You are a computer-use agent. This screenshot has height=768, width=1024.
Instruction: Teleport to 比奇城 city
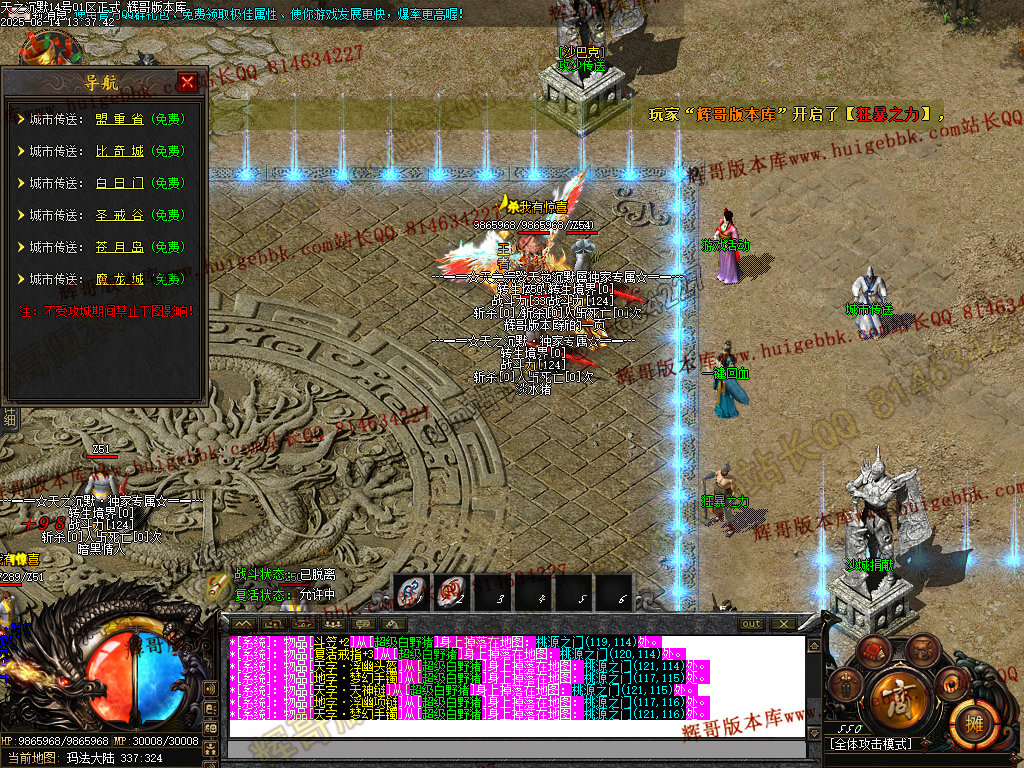120,151
